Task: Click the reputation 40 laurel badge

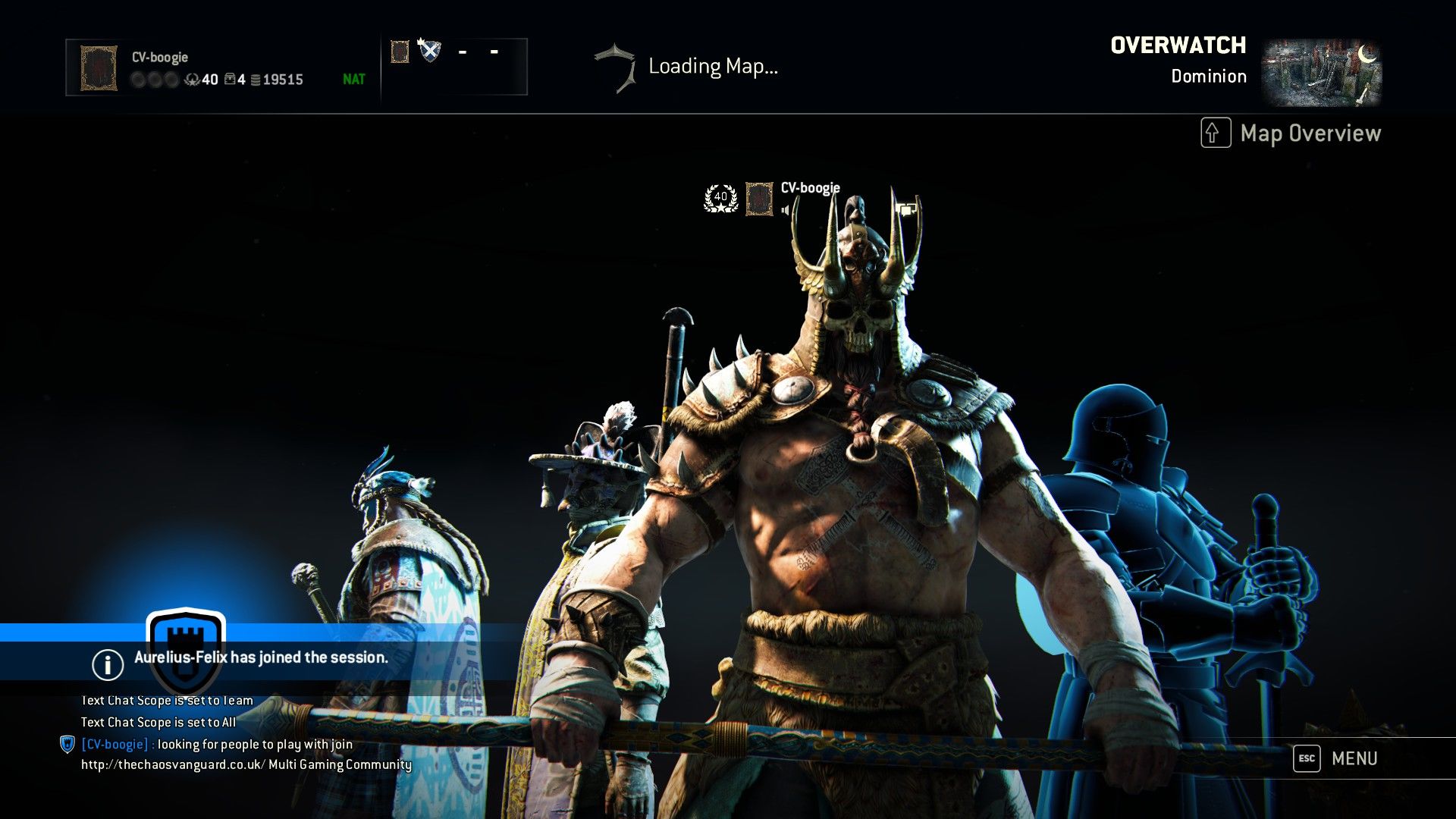Action: click(720, 198)
